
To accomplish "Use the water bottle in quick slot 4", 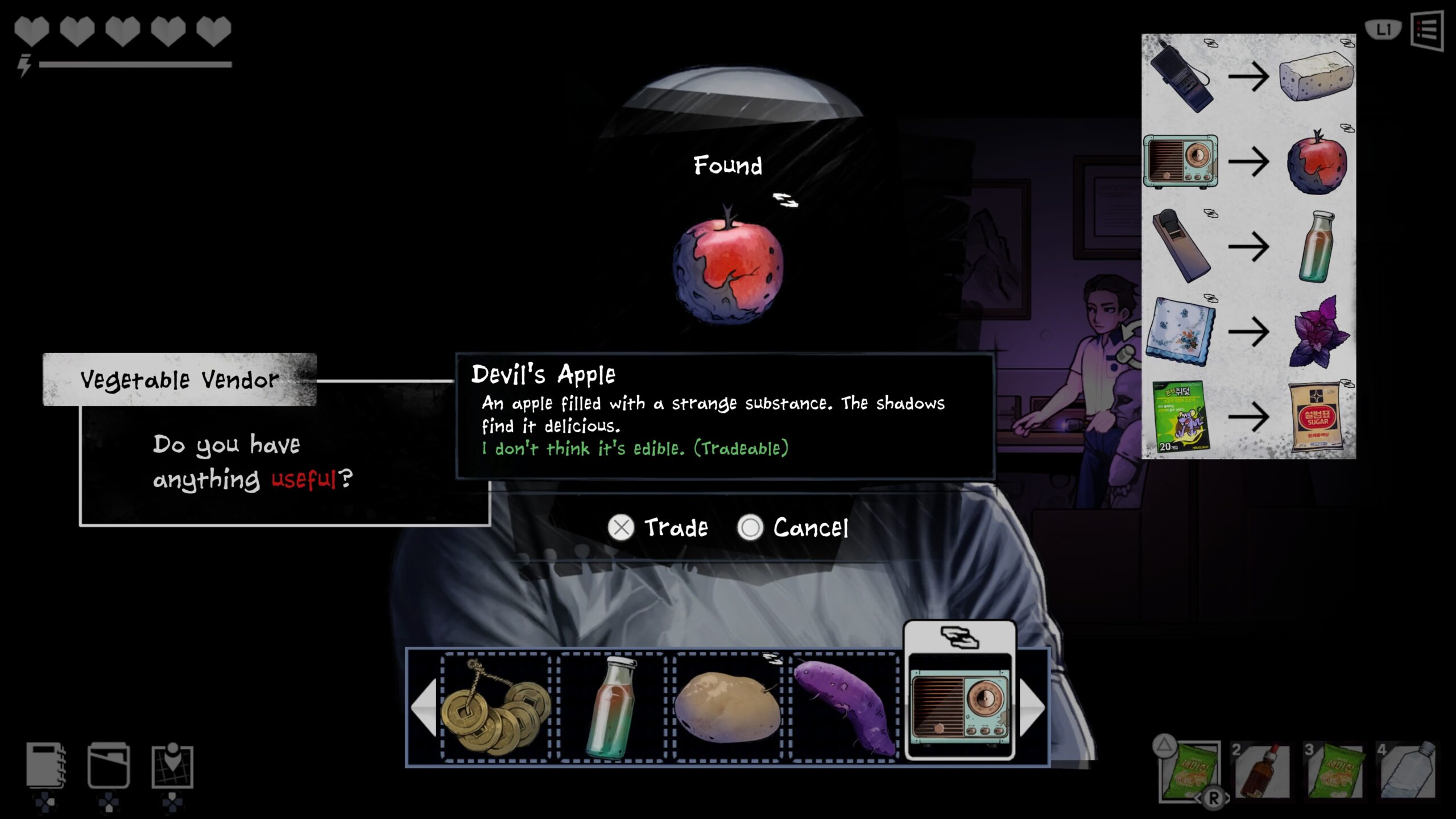I will 1407,771.
